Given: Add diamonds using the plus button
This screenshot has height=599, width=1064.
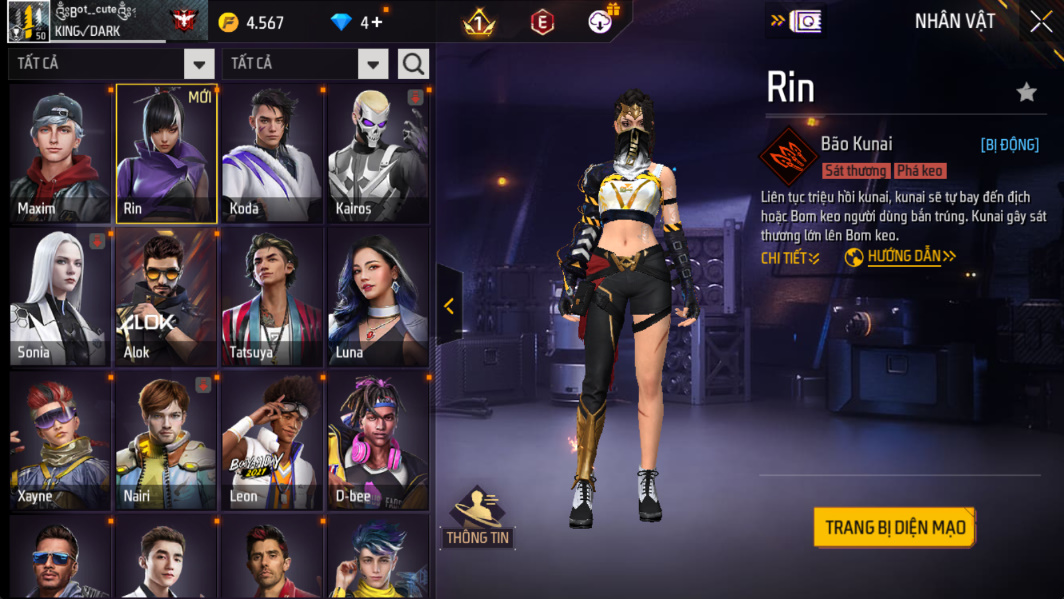Looking at the screenshot, I should coord(377,22).
